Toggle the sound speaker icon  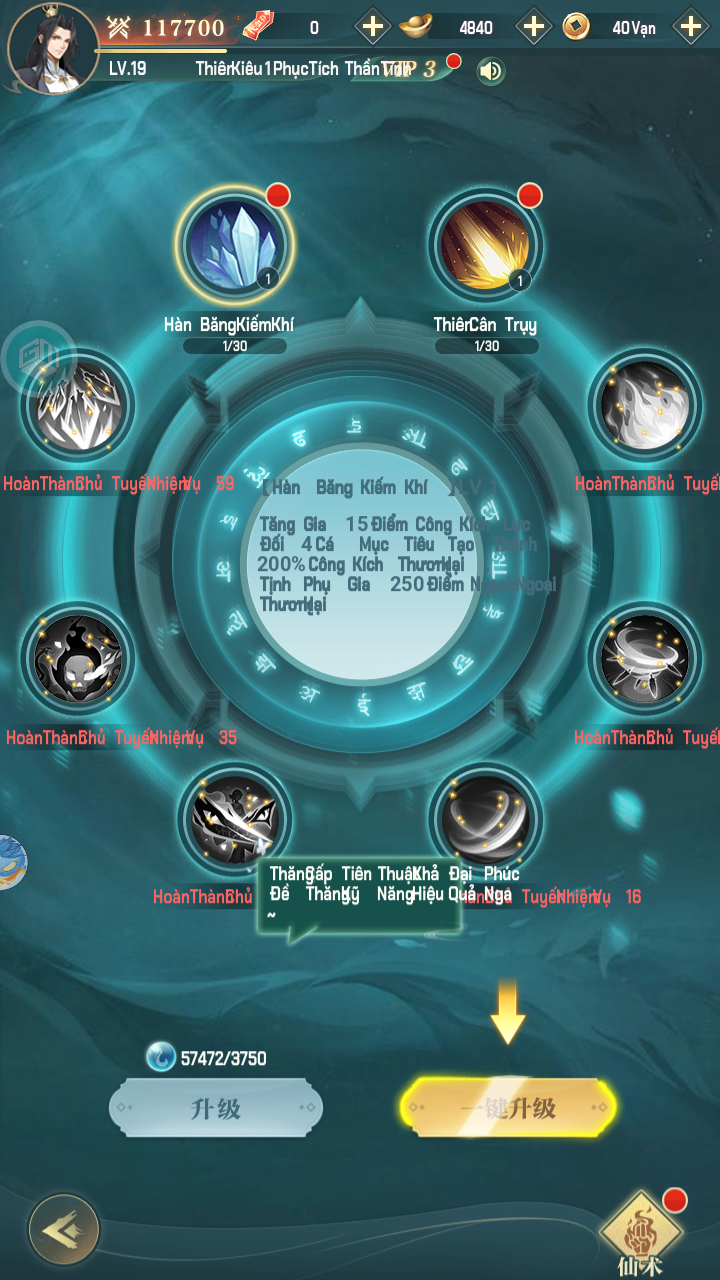click(490, 71)
